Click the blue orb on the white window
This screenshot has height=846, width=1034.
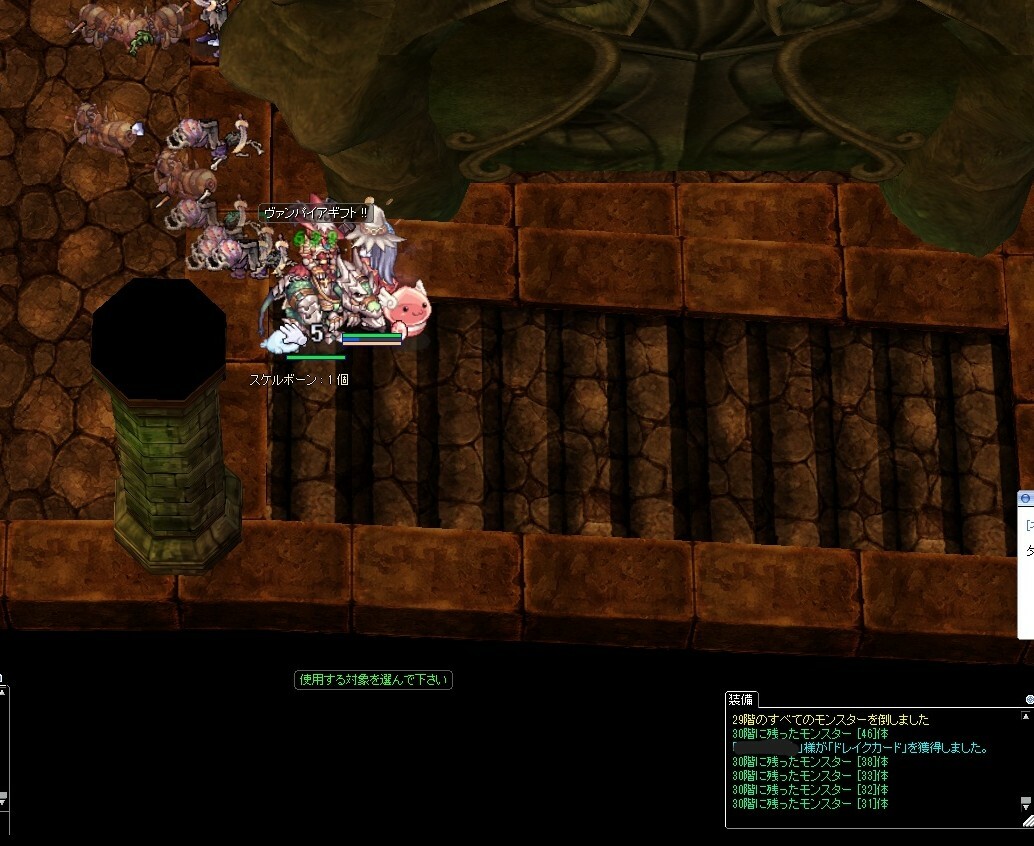(1025, 498)
